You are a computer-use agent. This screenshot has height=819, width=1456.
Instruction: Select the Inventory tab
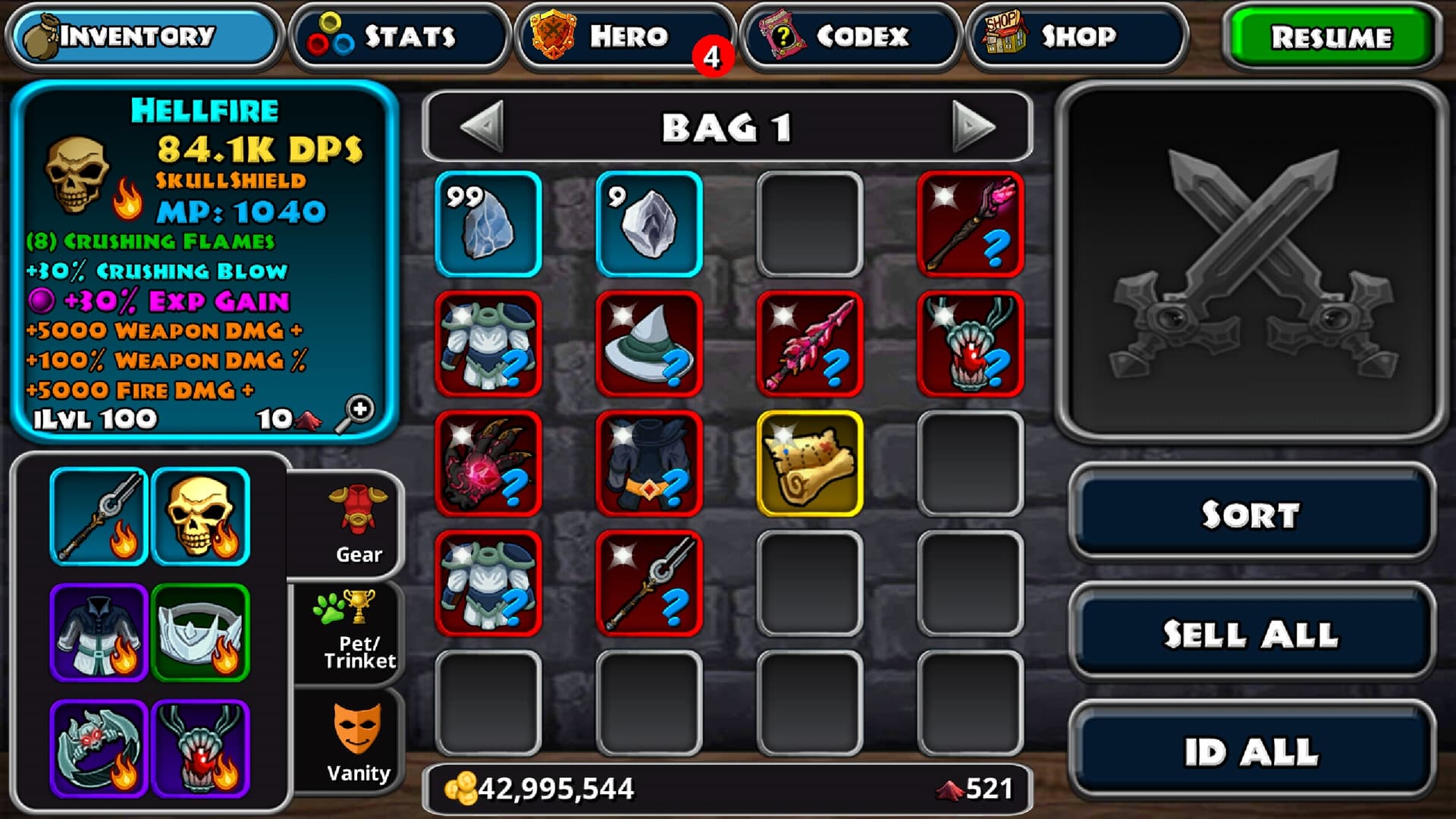click(144, 36)
